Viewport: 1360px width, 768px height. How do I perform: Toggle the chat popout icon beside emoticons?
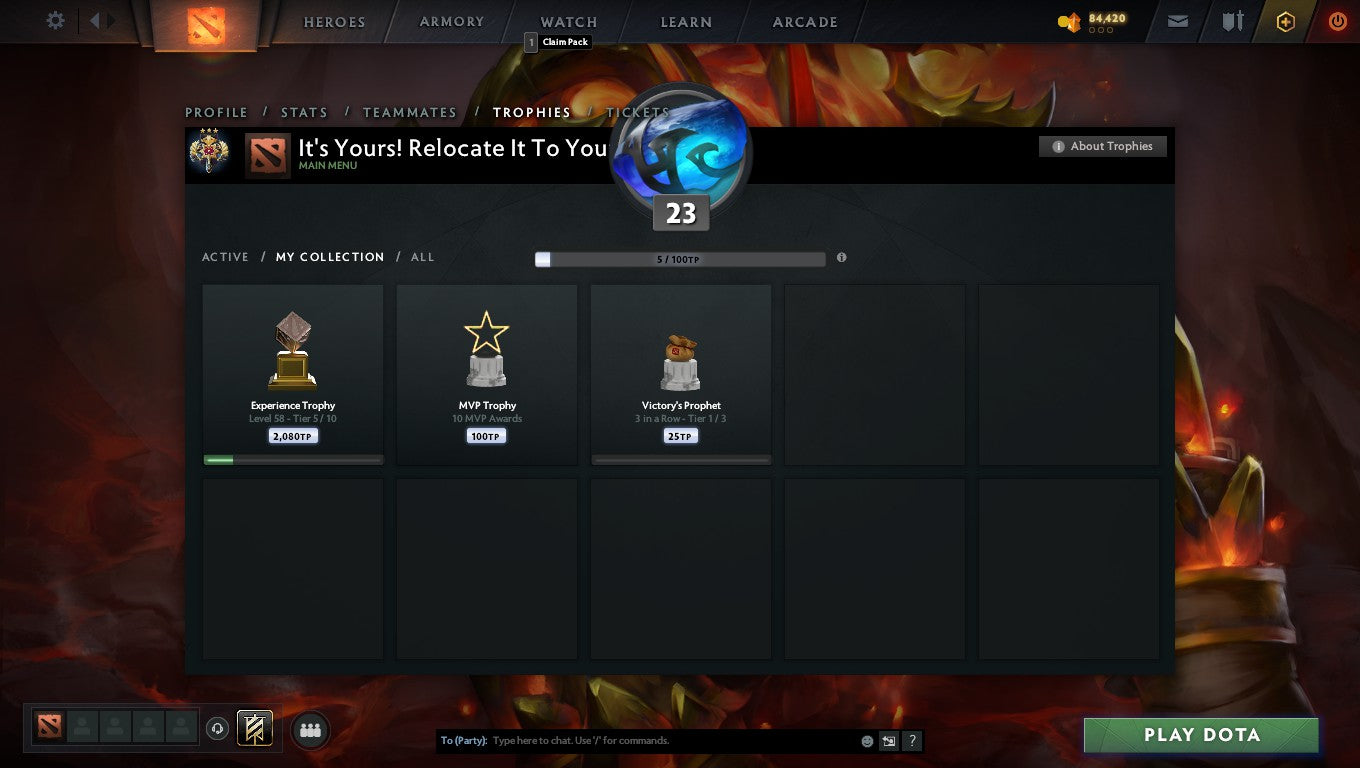pos(889,740)
